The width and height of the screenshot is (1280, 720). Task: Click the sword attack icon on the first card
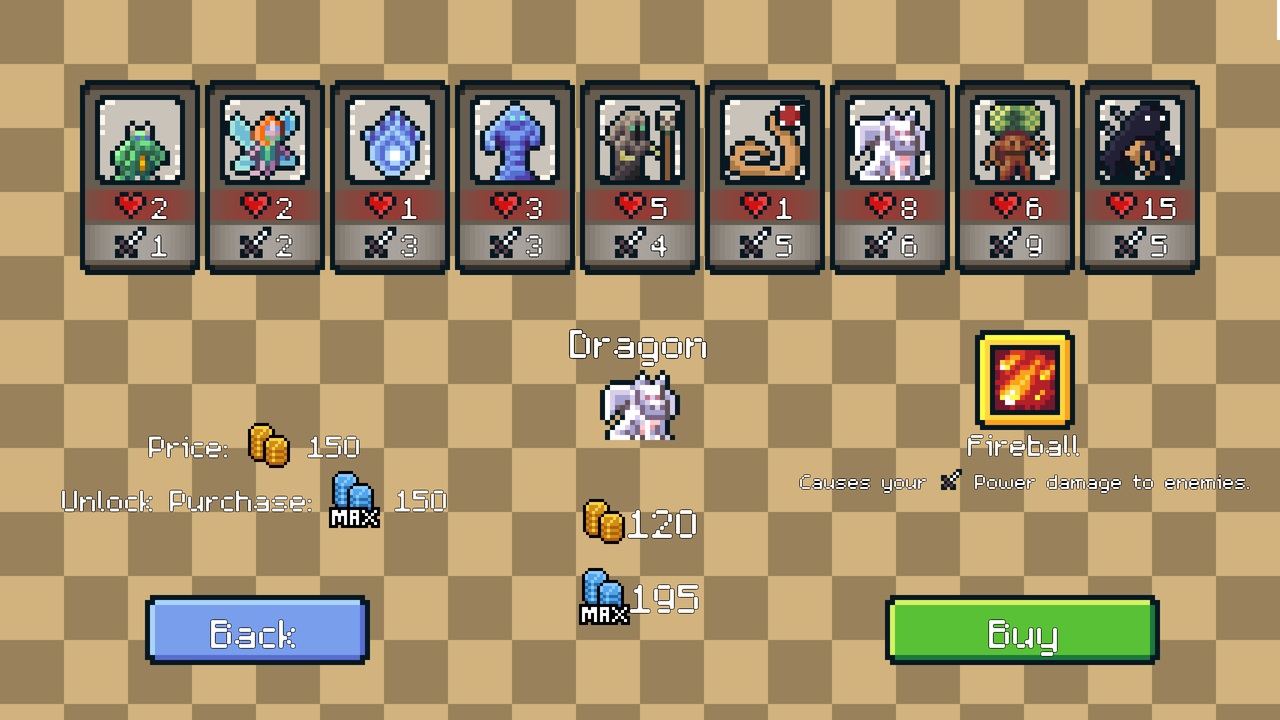(x=130, y=243)
